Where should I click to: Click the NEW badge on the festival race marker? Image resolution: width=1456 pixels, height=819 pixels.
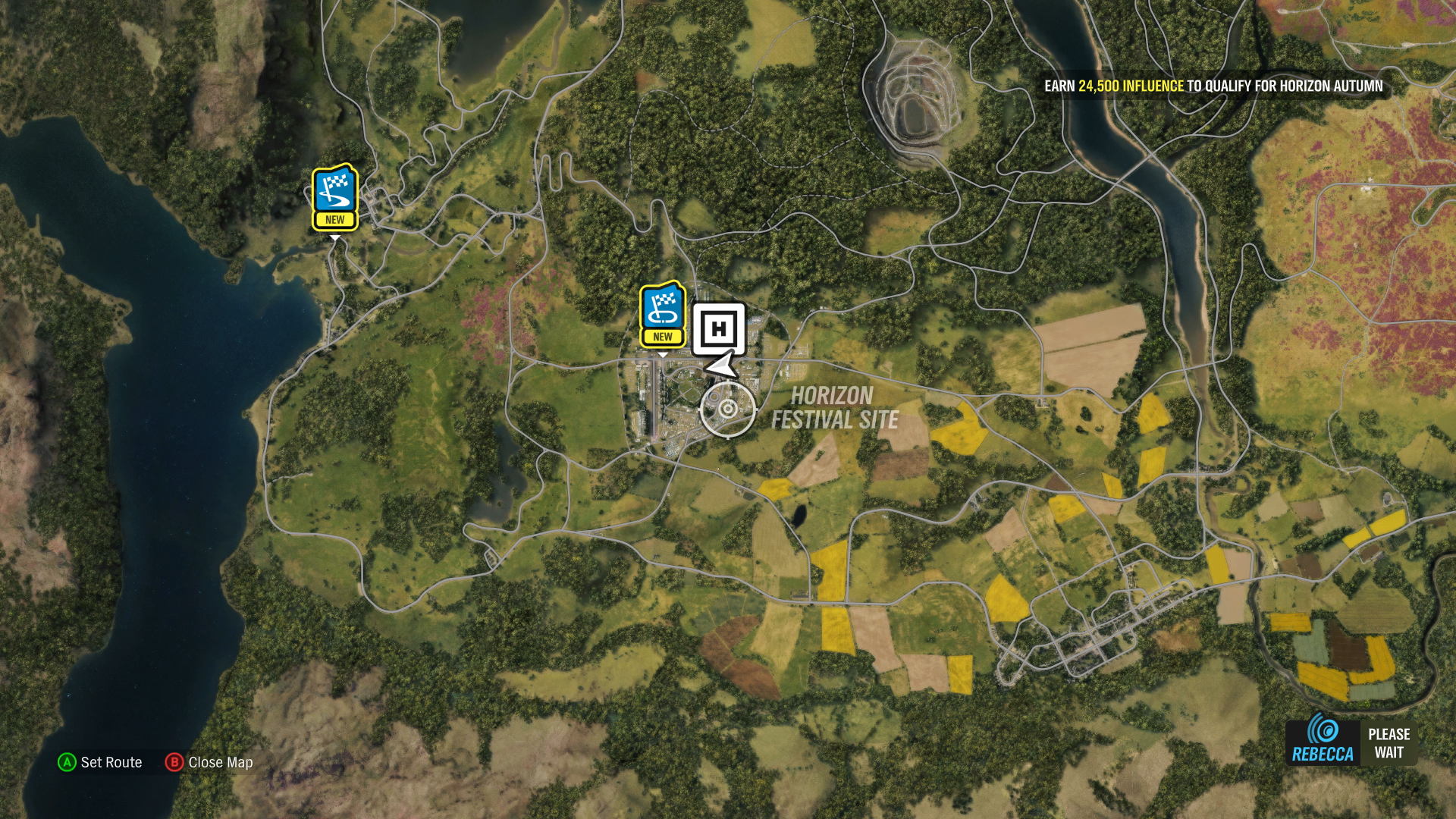pyautogui.click(x=663, y=334)
